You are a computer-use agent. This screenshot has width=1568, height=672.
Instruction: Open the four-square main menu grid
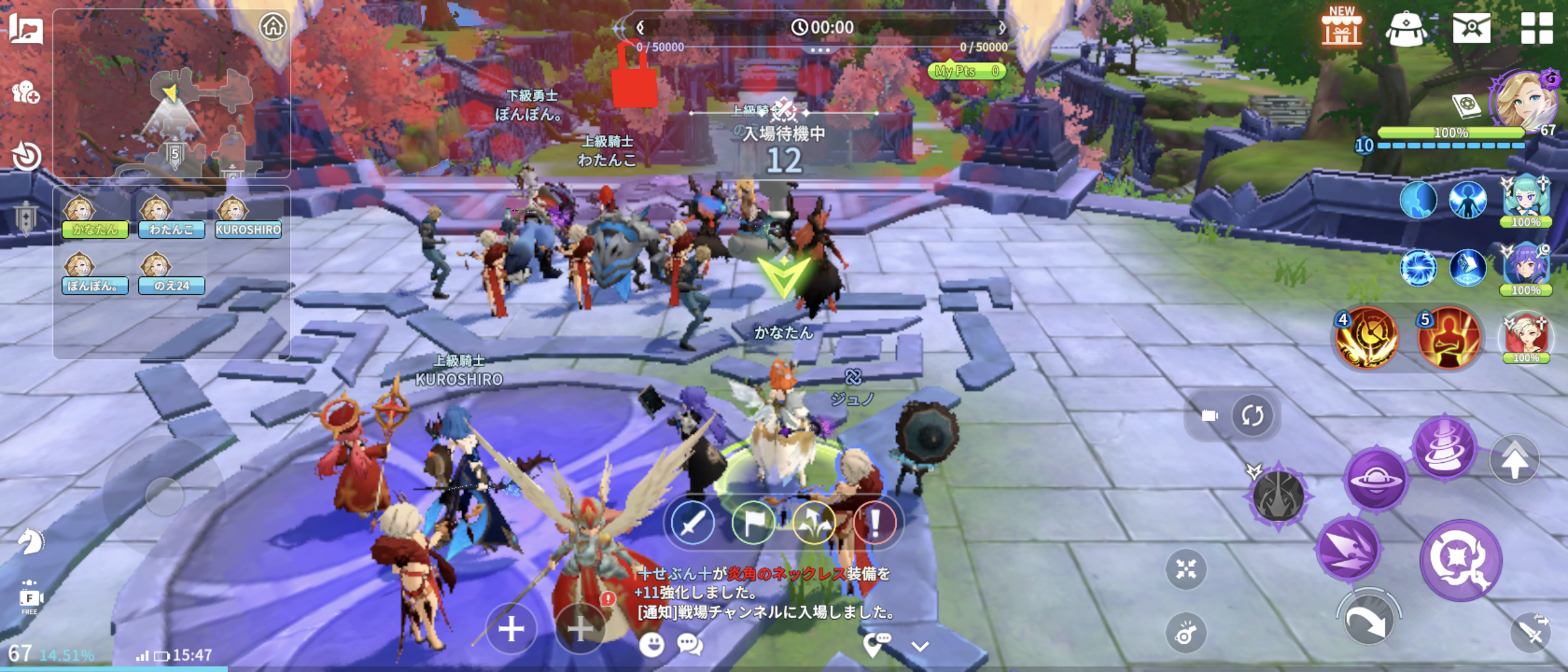(1536, 28)
